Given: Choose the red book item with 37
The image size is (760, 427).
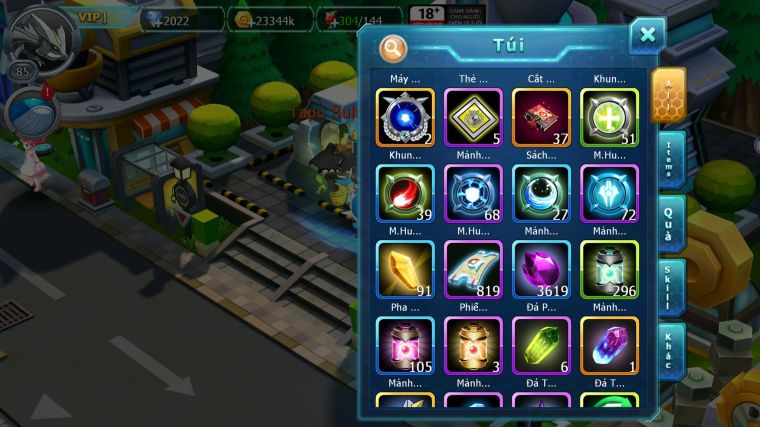Looking at the screenshot, I should point(541,118).
